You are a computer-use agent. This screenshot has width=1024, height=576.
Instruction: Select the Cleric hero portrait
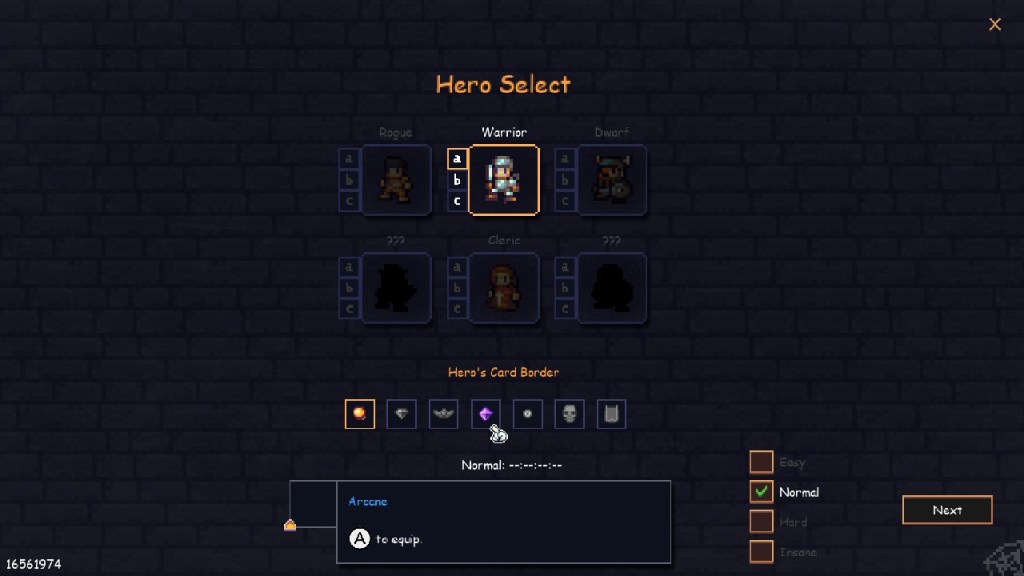point(504,288)
